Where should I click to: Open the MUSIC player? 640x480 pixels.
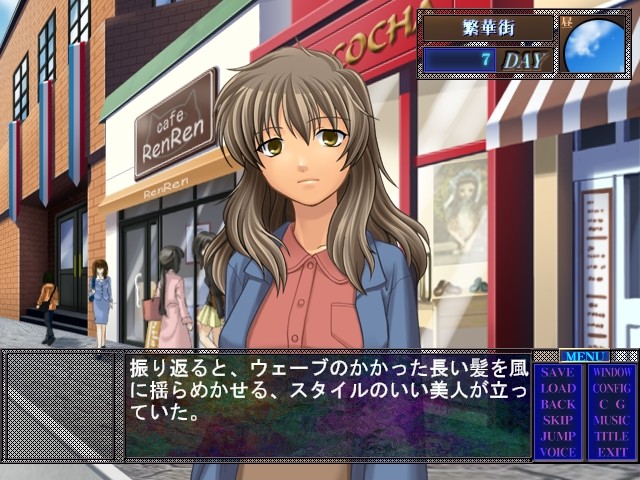[612, 420]
